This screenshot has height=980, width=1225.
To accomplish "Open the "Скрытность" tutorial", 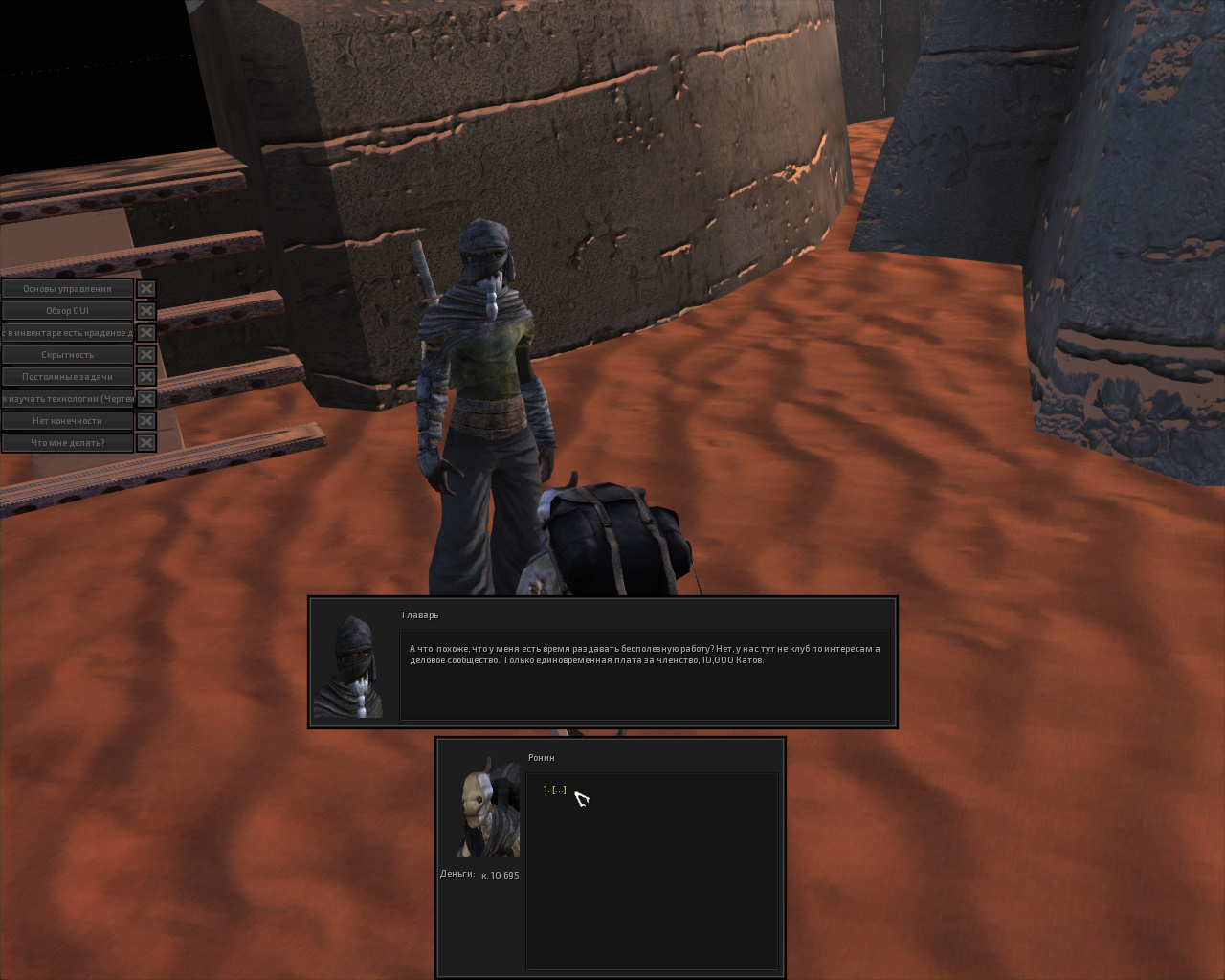I will [67, 355].
